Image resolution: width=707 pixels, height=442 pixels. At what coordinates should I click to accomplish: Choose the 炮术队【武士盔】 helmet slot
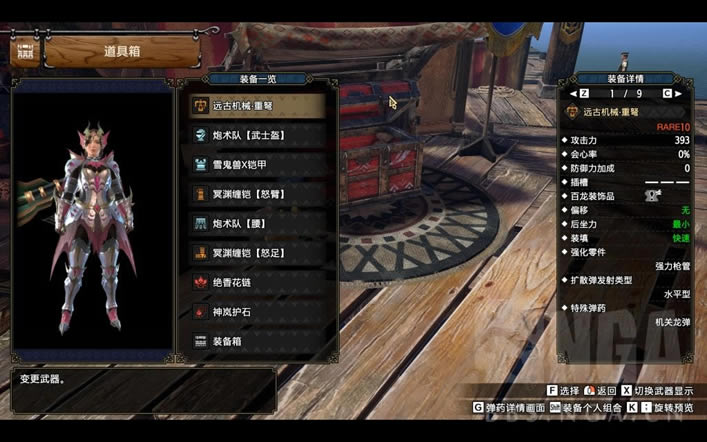256,135
